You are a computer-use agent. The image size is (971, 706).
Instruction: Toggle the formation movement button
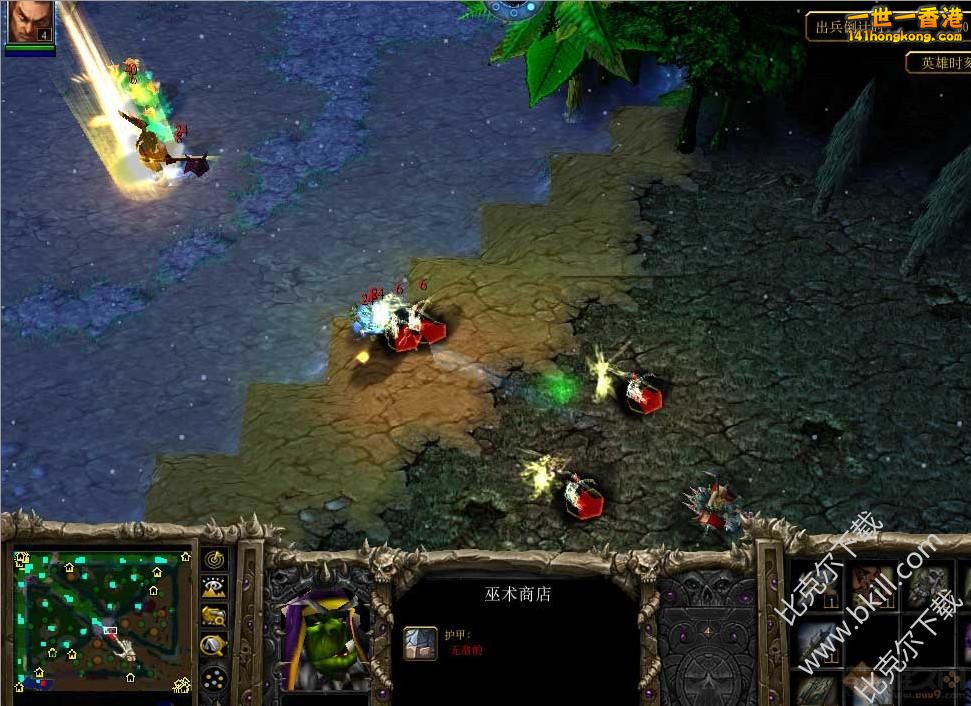point(214,679)
